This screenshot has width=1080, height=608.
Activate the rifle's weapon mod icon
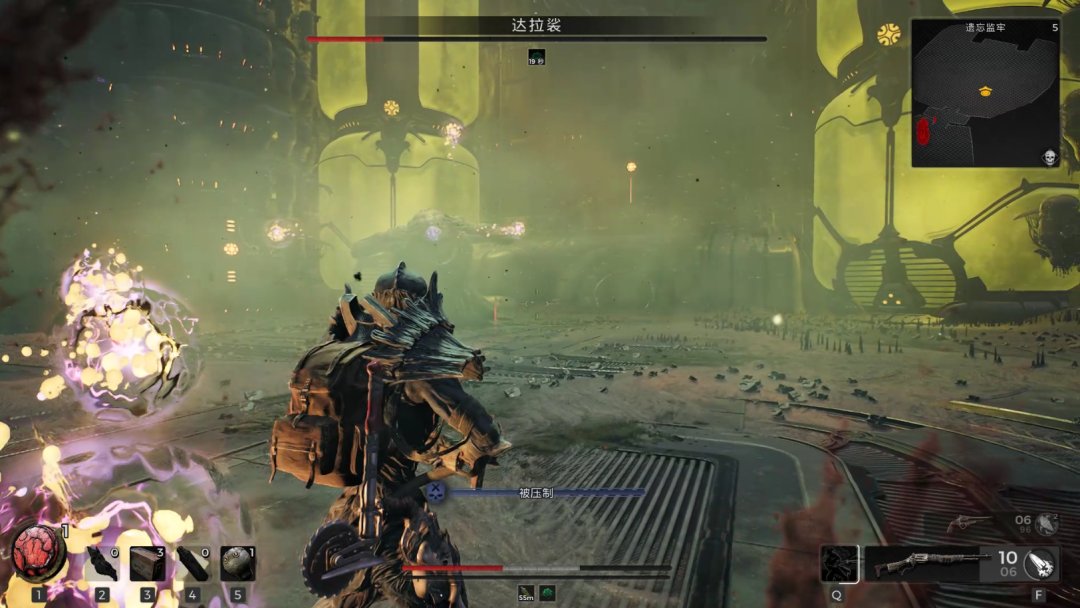1041,565
